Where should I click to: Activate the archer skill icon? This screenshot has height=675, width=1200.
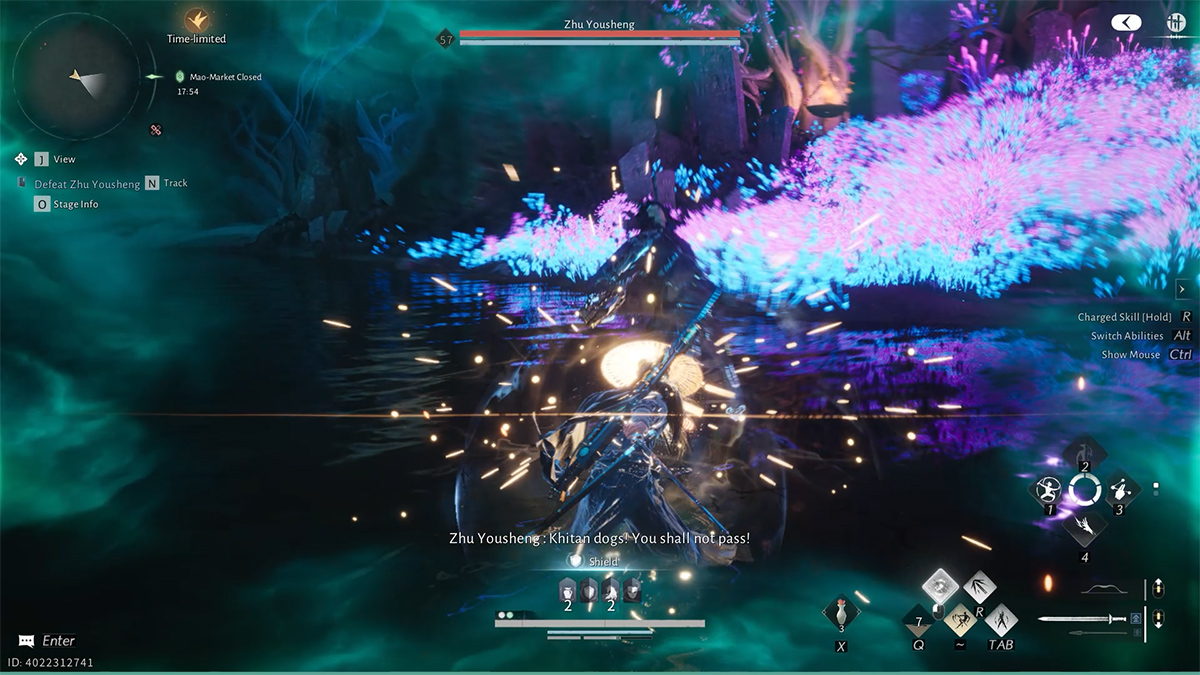1046,490
